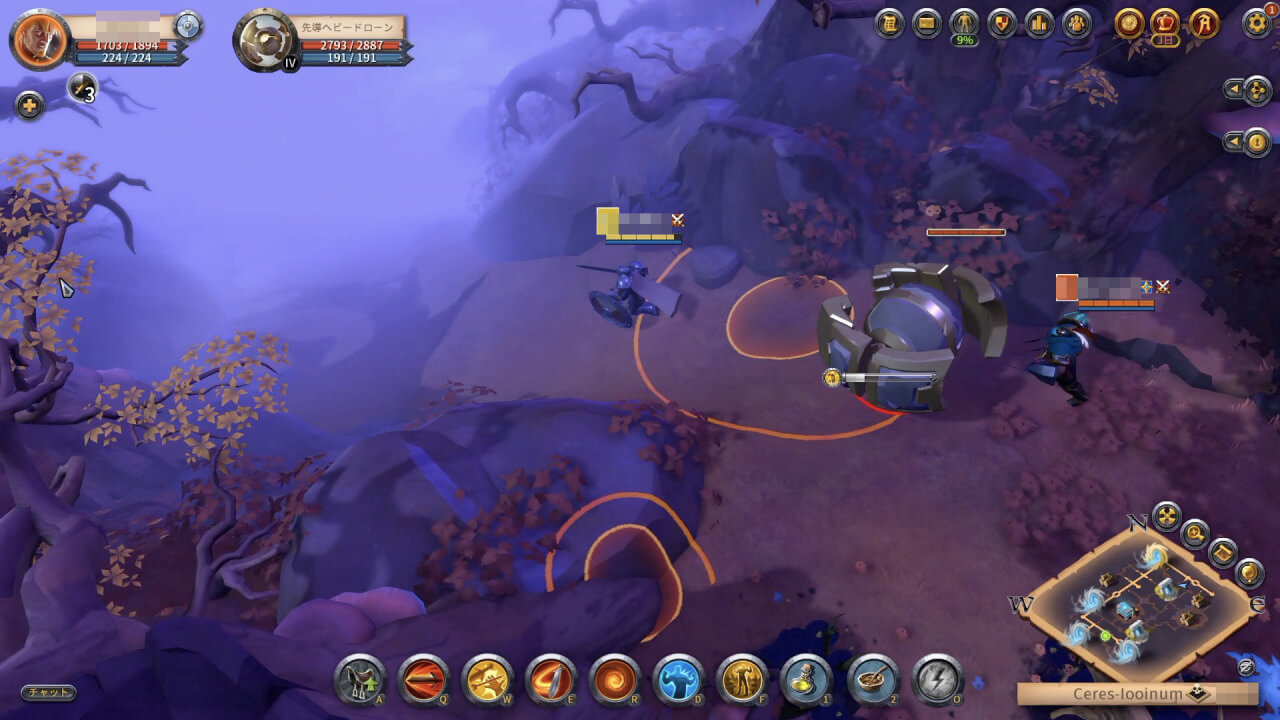1280x720 pixels.
Task: Click the minimap's magnifier zoom button
Action: [1194, 533]
